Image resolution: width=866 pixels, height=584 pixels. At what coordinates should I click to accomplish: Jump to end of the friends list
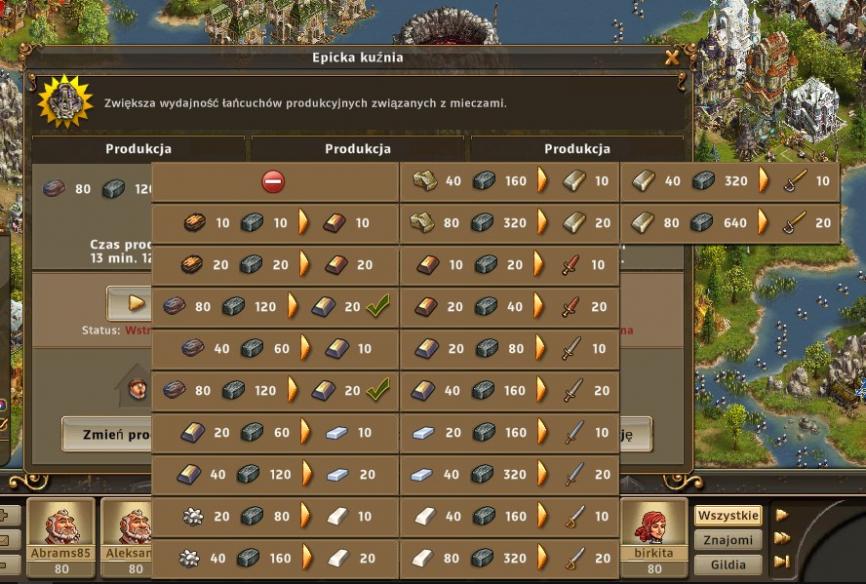coord(782,561)
